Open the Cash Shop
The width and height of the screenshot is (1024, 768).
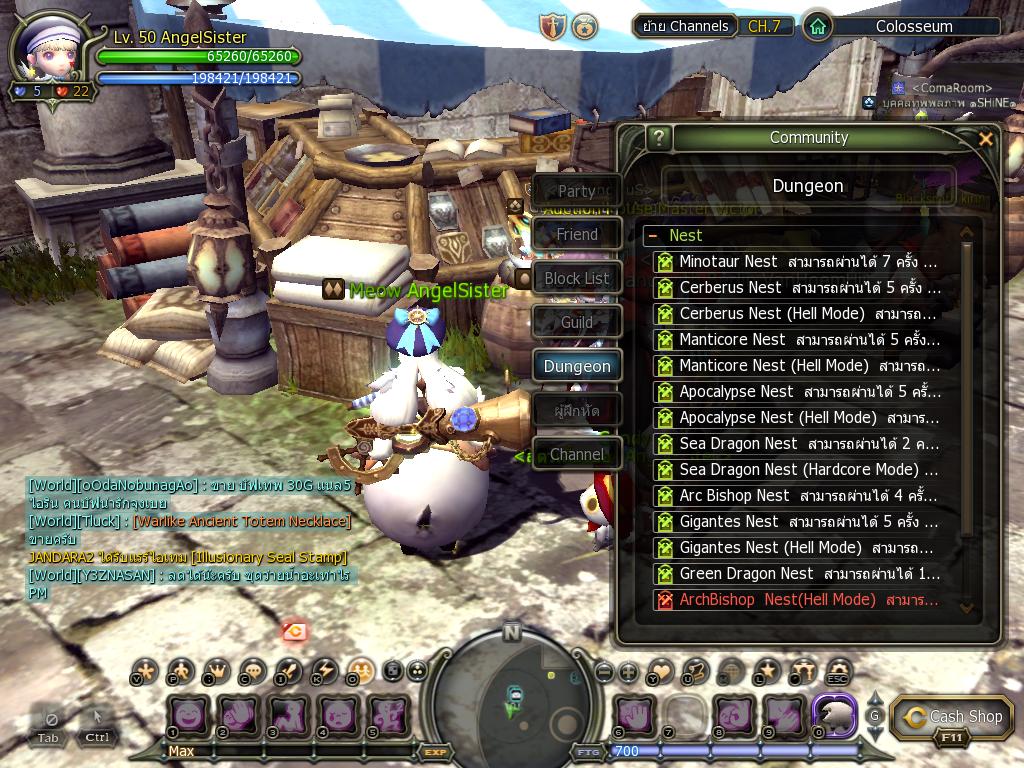952,717
